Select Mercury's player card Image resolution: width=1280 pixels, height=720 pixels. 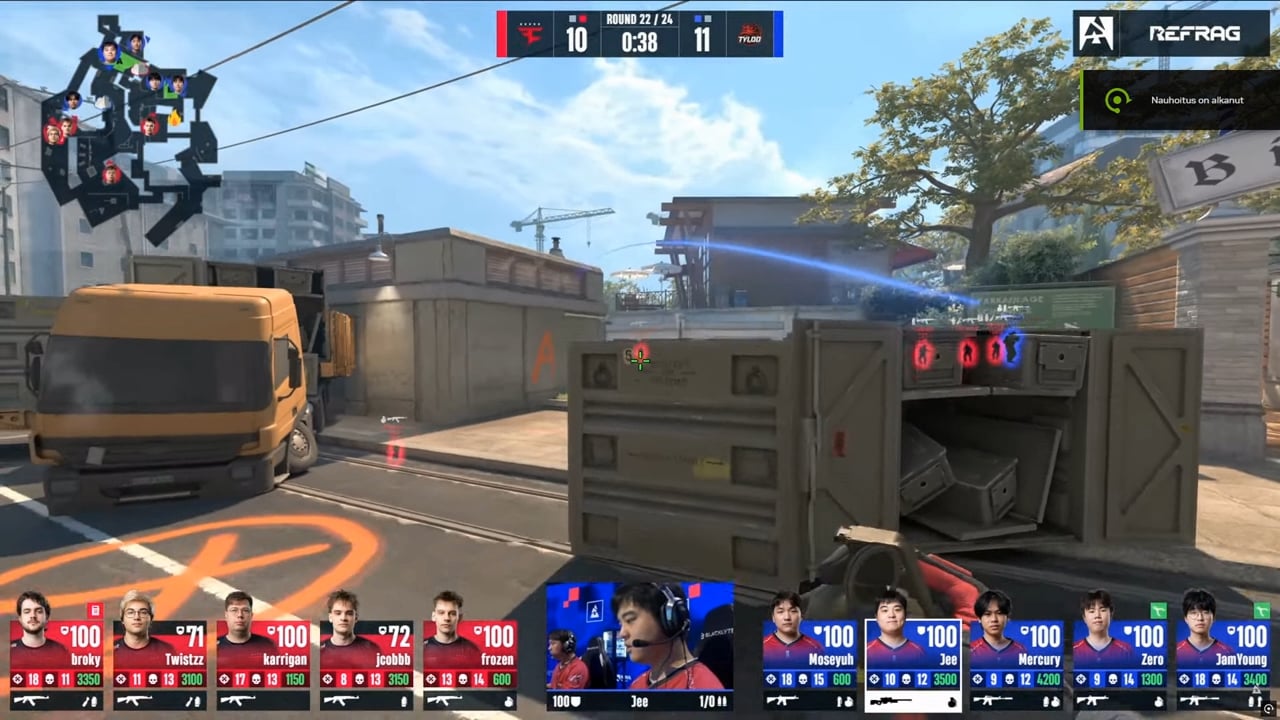point(1016,655)
